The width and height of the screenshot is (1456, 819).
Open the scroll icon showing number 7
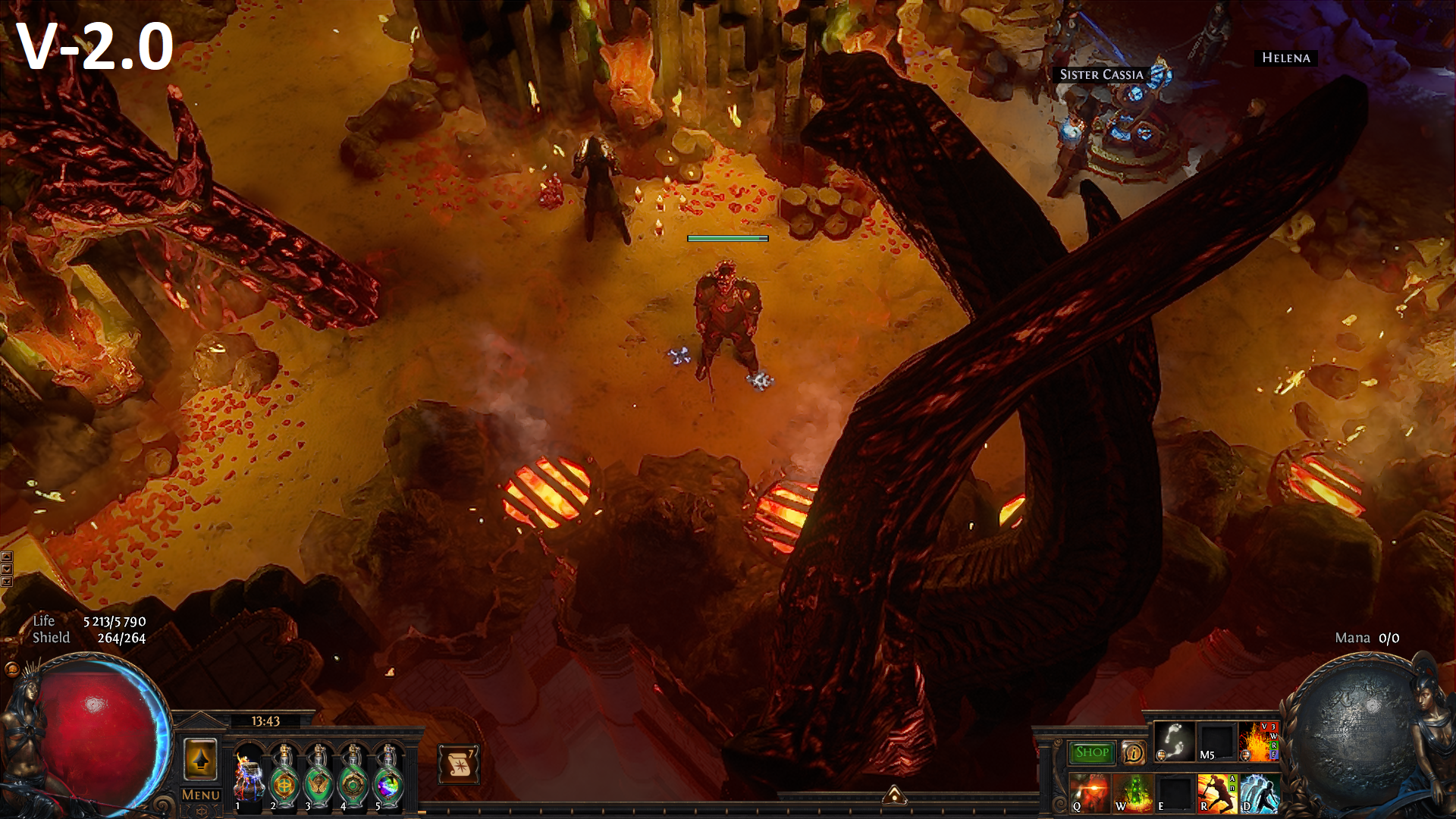[458, 764]
